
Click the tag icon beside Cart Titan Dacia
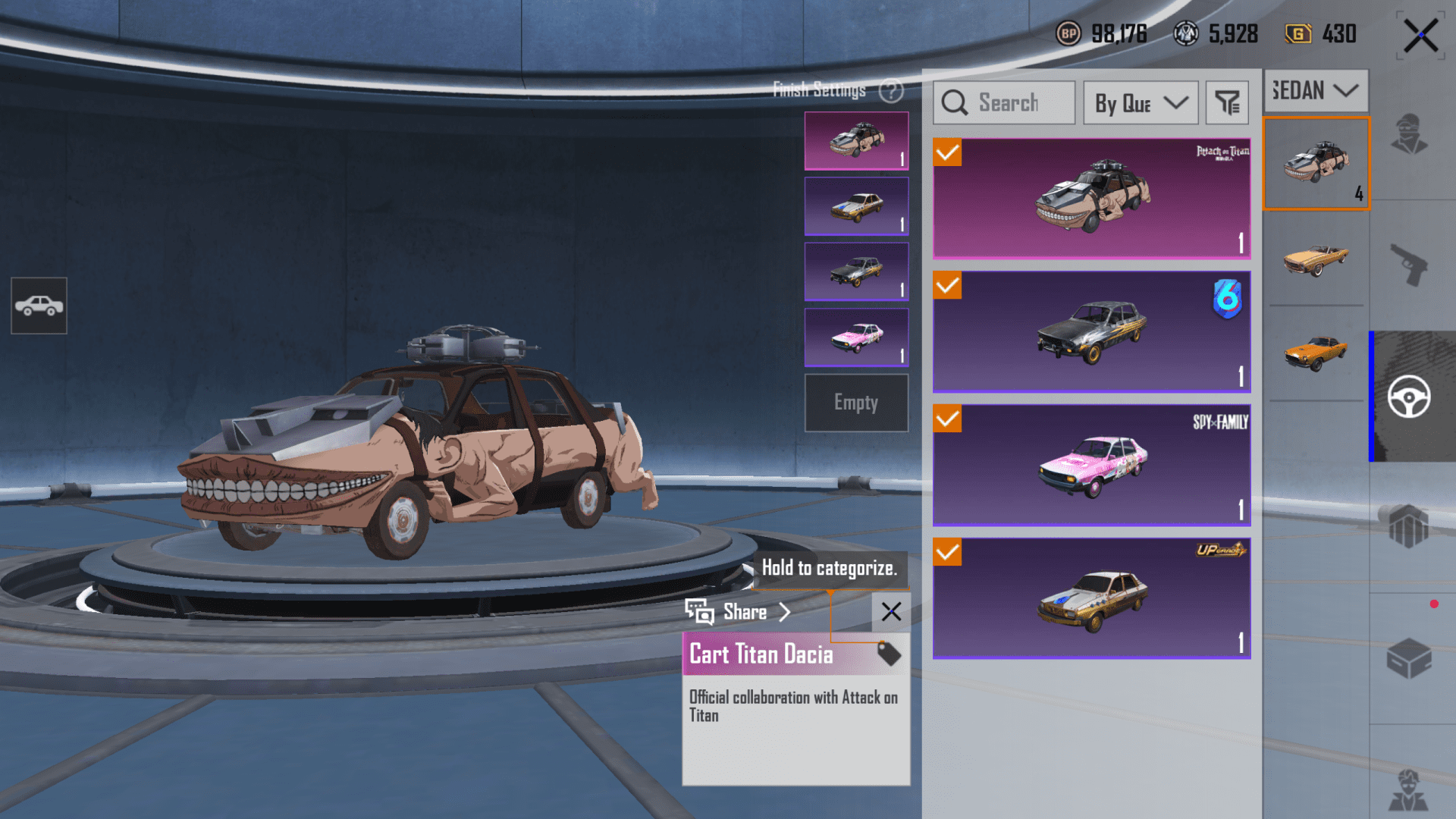click(x=889, y=654)
